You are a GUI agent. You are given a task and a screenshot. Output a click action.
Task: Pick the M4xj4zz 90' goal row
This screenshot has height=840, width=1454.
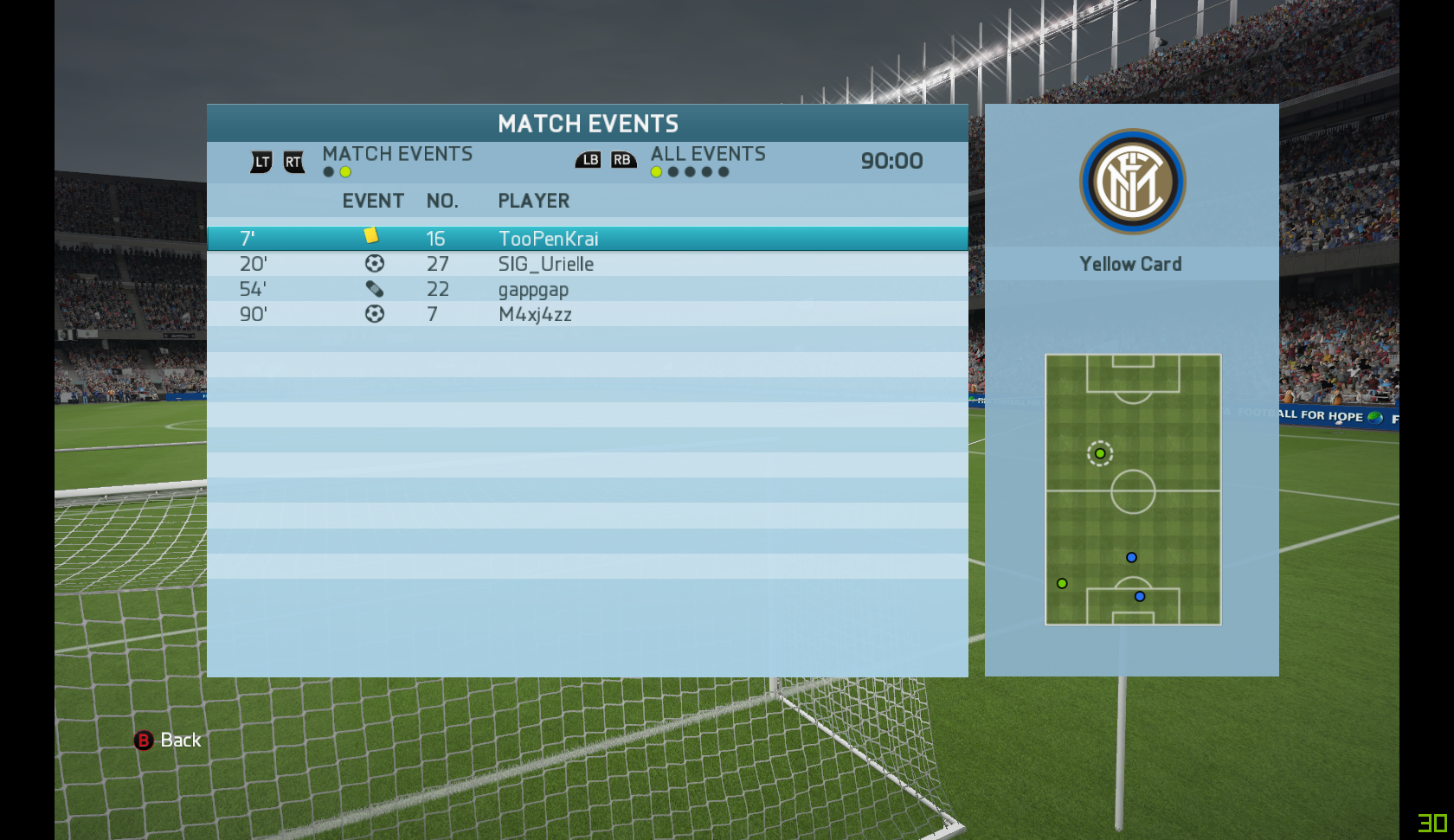587,314
